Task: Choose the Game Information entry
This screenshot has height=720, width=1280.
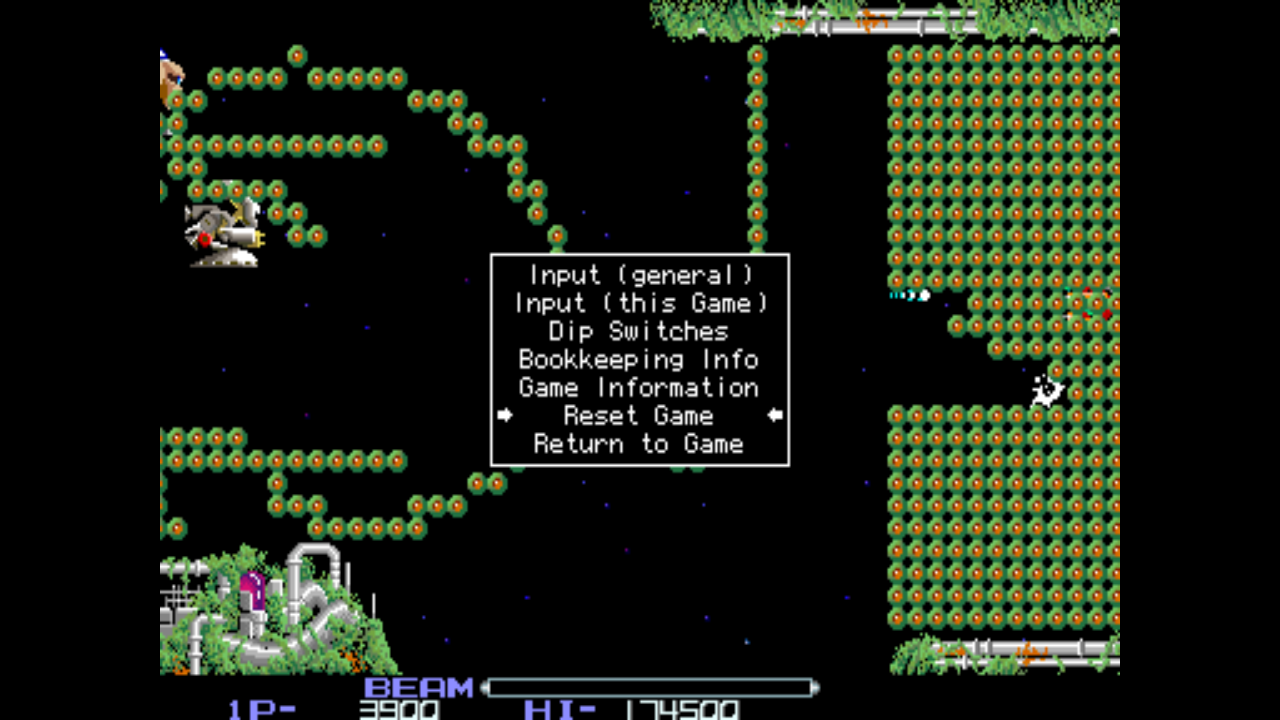Action: pyautogui.click(x=640, y=387)
